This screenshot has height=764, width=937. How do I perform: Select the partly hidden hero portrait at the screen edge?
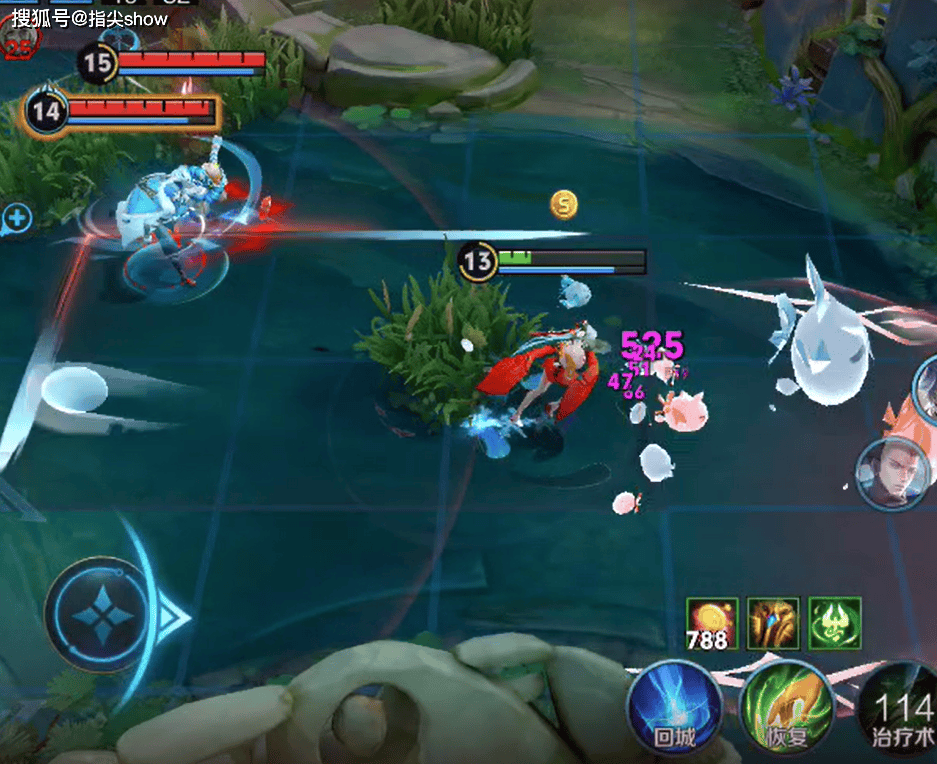tap(927, 385)
